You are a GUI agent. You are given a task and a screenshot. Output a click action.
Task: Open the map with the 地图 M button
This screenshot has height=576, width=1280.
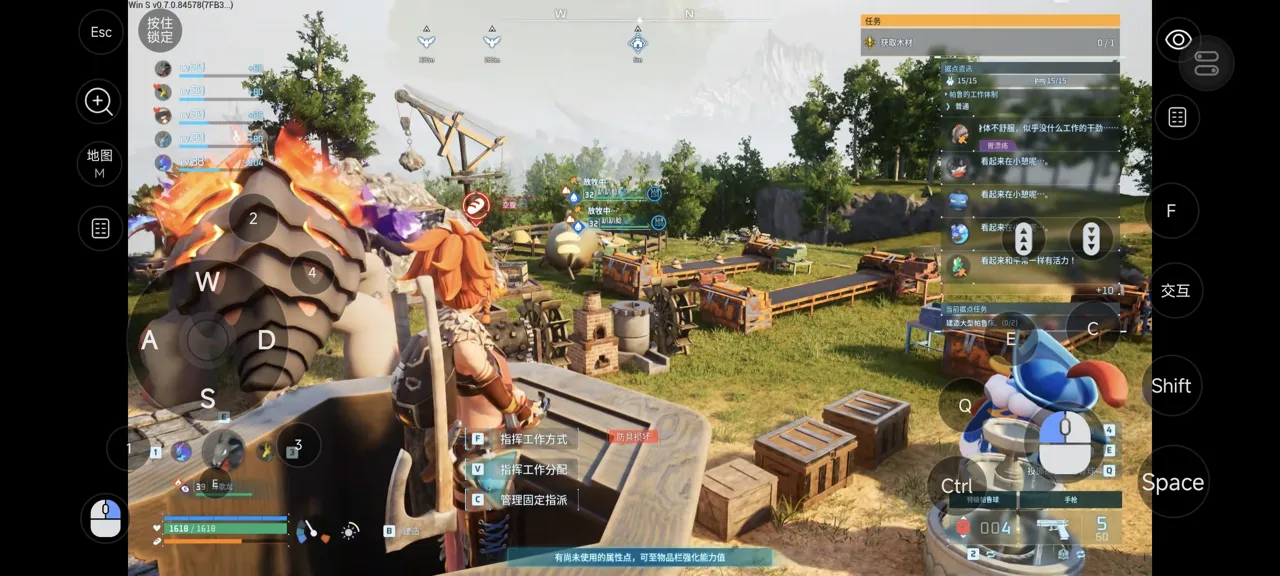point(100,164)
